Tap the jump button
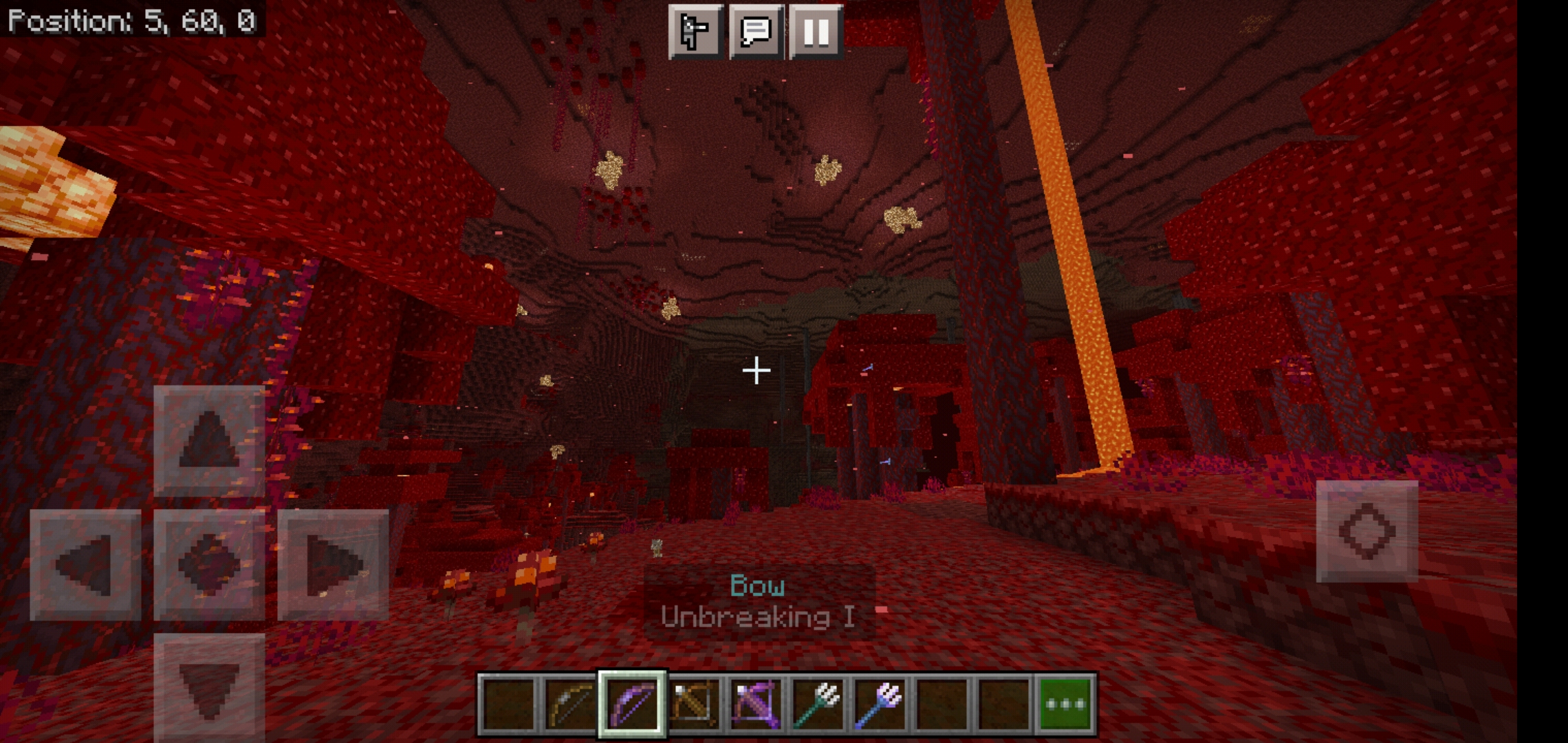This screenshot has height=743, width=1568. 1366,531
